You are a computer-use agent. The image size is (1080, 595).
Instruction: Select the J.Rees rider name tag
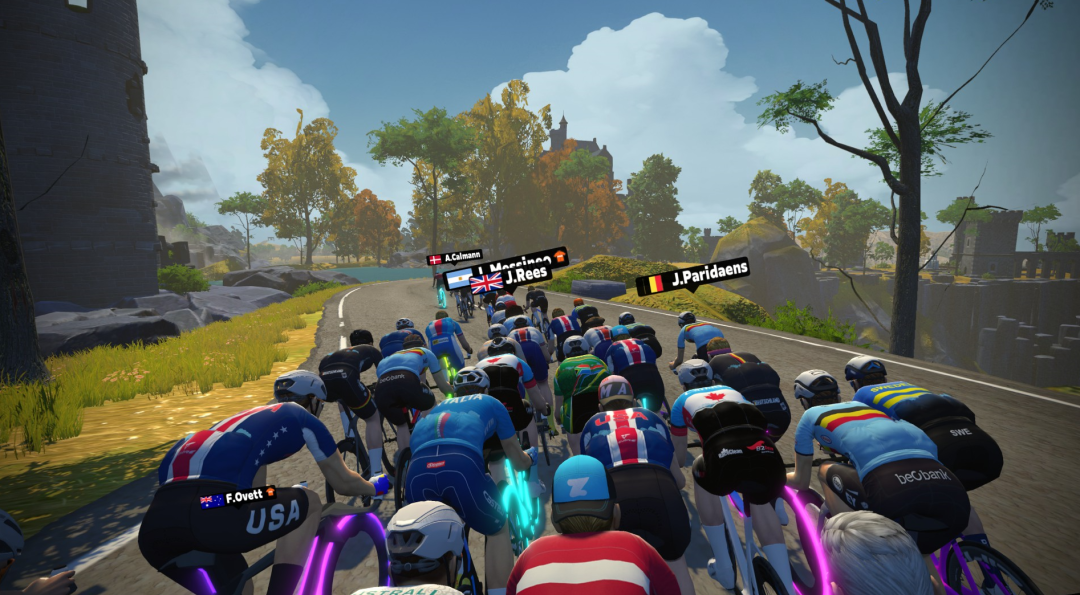tap(512, 278)
